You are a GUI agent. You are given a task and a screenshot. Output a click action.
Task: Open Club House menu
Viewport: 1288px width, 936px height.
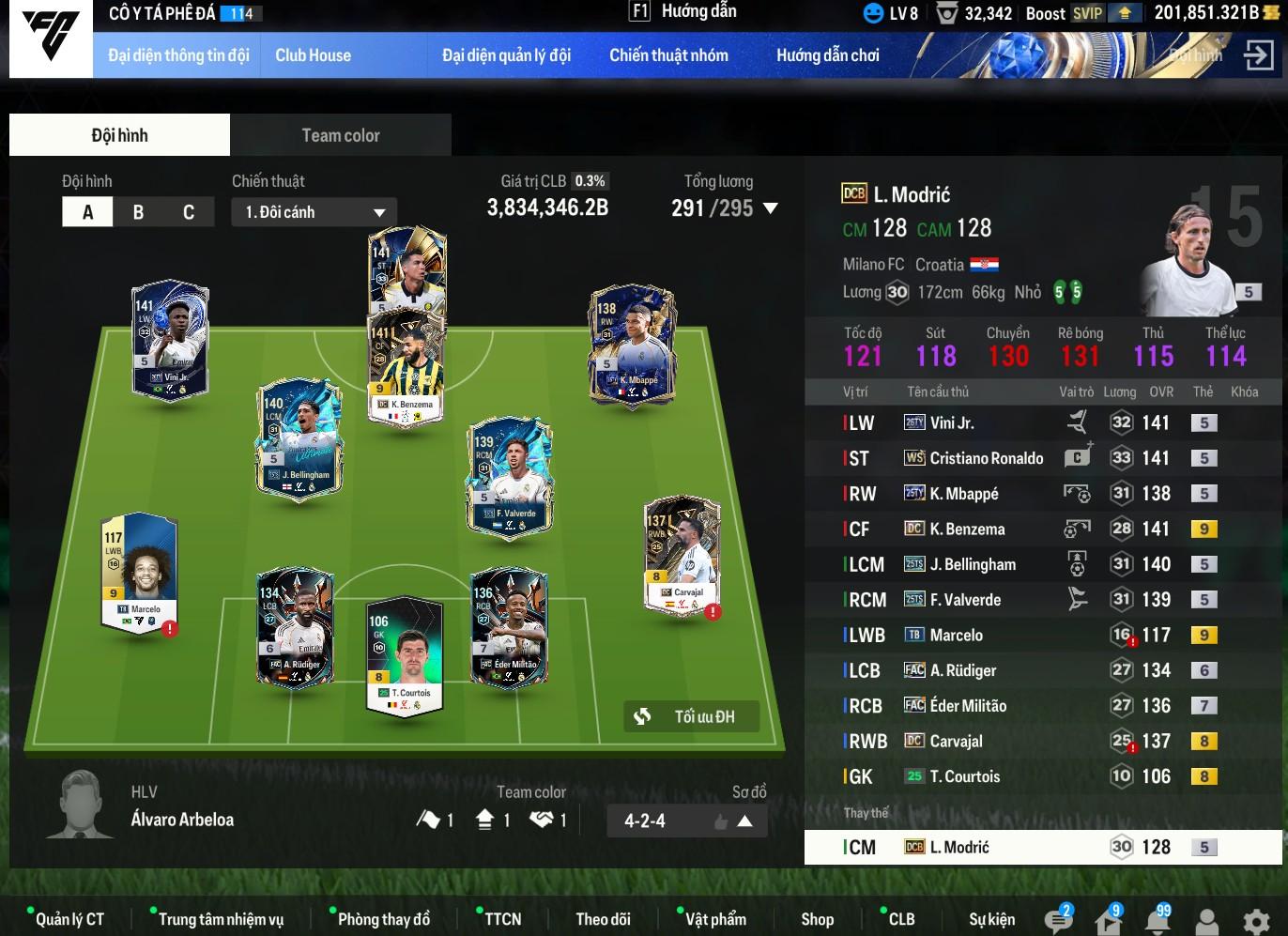[313, 55]
